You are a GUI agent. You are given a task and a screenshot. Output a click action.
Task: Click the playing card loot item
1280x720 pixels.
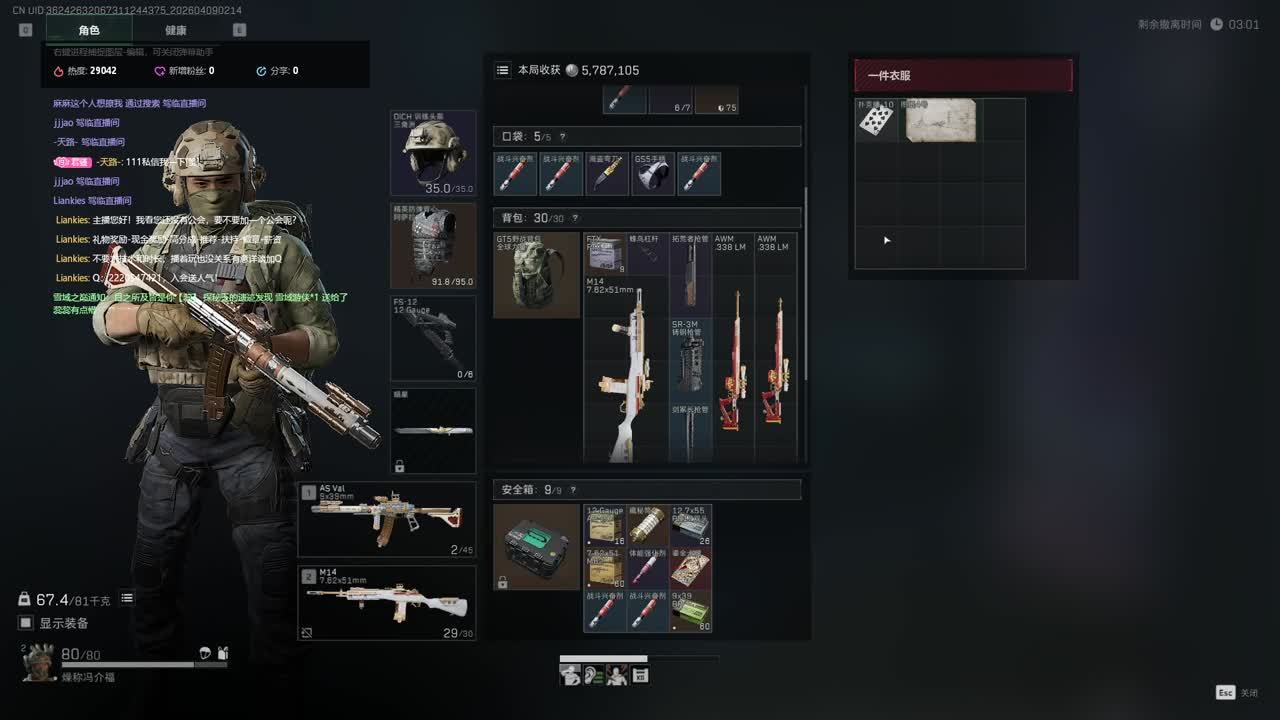877,120
